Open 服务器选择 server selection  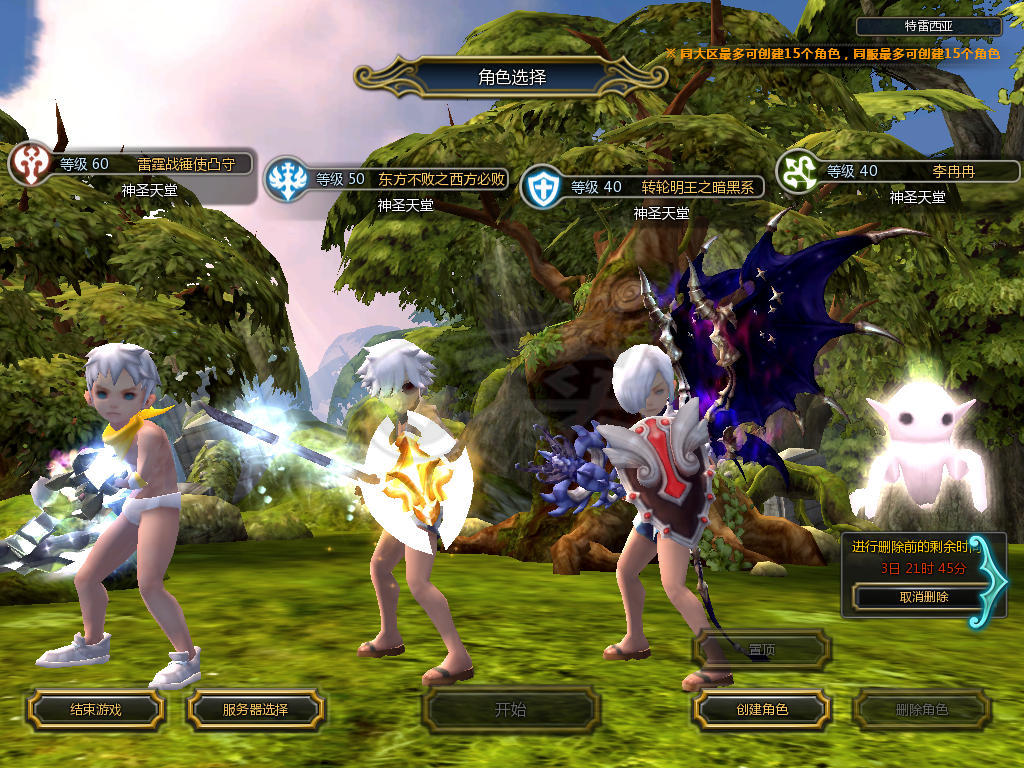click(255, 710)
